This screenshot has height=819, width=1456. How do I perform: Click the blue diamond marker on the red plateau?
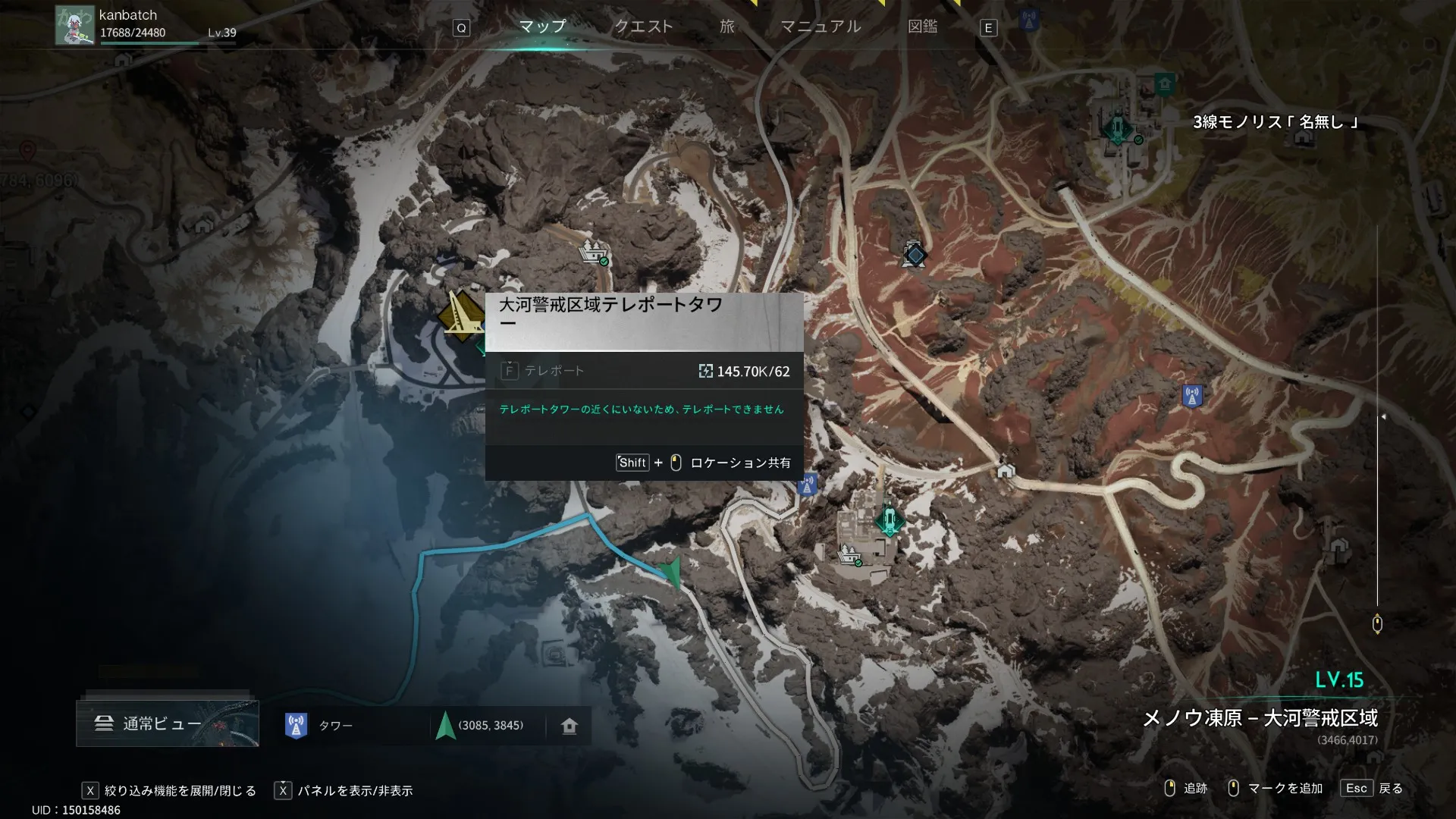point(915,255)
